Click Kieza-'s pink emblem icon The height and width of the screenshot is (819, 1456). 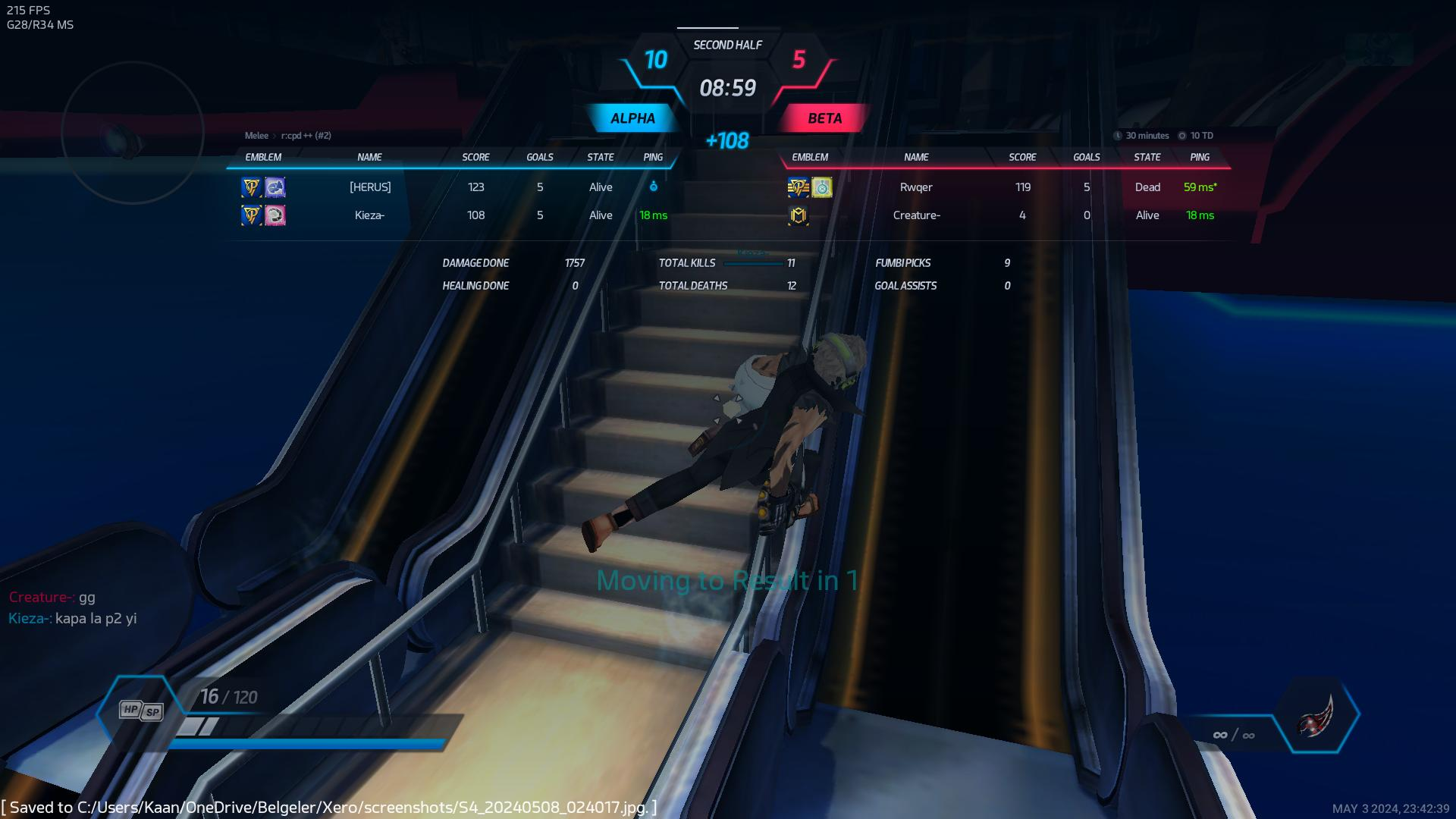[275, 216]
